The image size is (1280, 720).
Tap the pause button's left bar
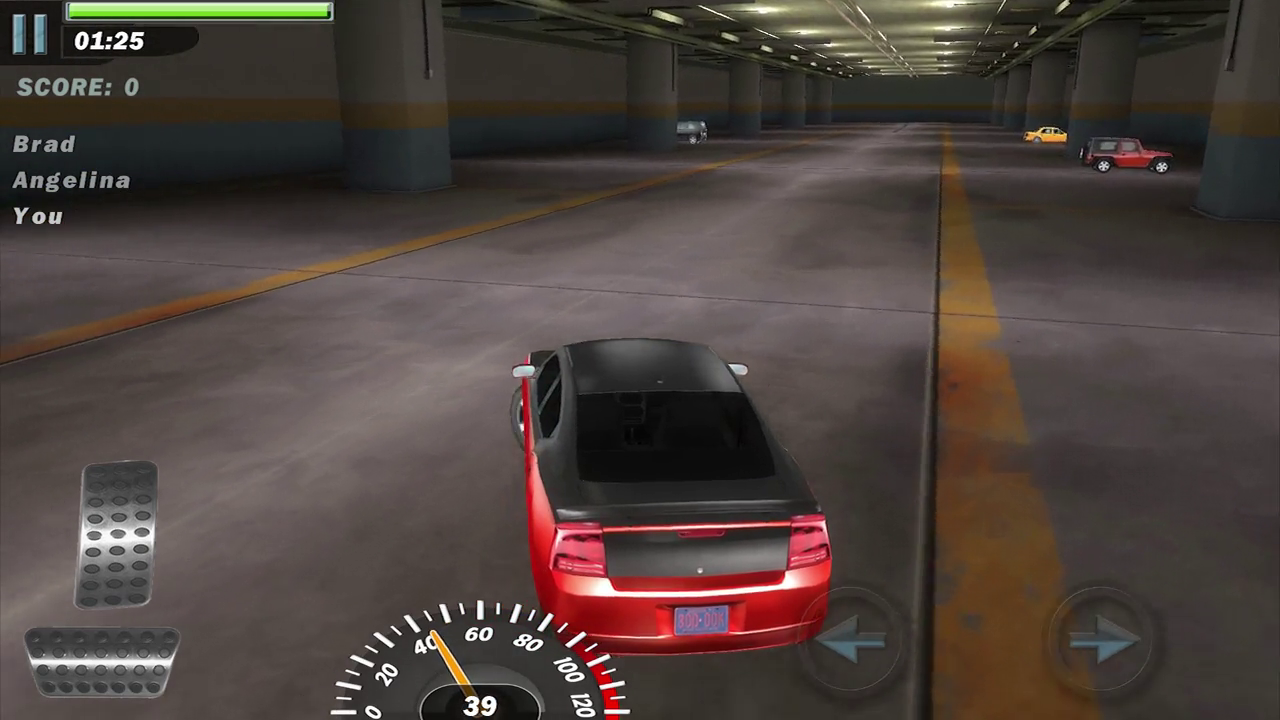pos(19,33)
